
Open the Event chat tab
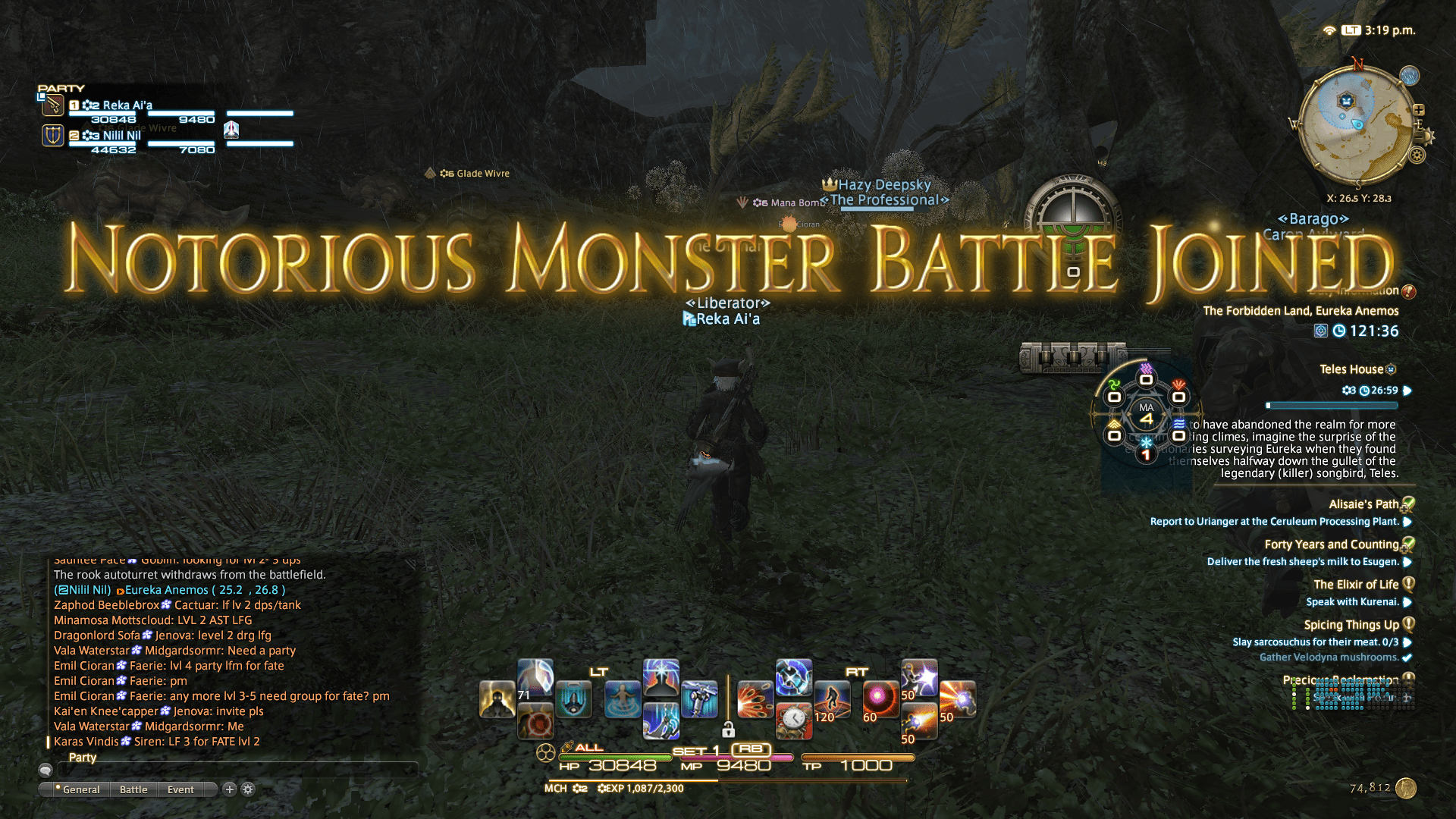(180, 789)
